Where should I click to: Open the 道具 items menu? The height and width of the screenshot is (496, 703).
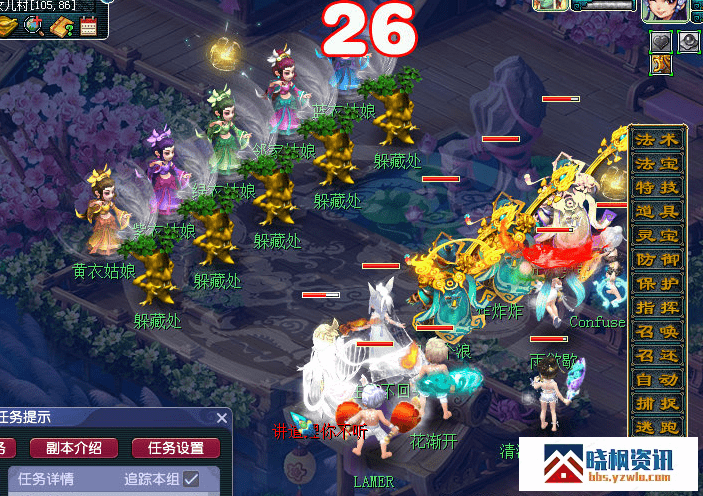click(657, 211)
